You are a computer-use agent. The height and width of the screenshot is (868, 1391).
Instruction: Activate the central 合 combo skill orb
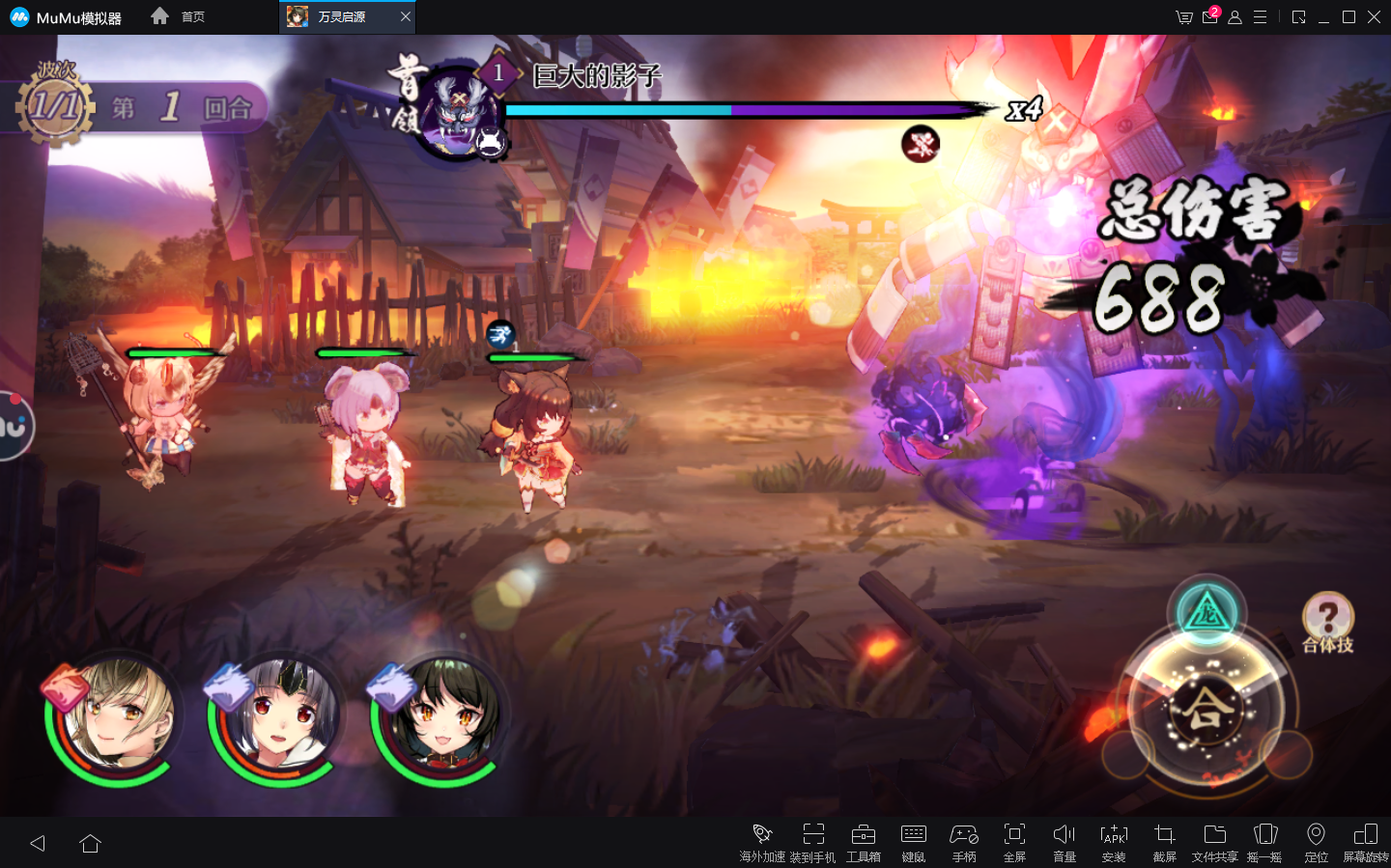[1206, 712]
